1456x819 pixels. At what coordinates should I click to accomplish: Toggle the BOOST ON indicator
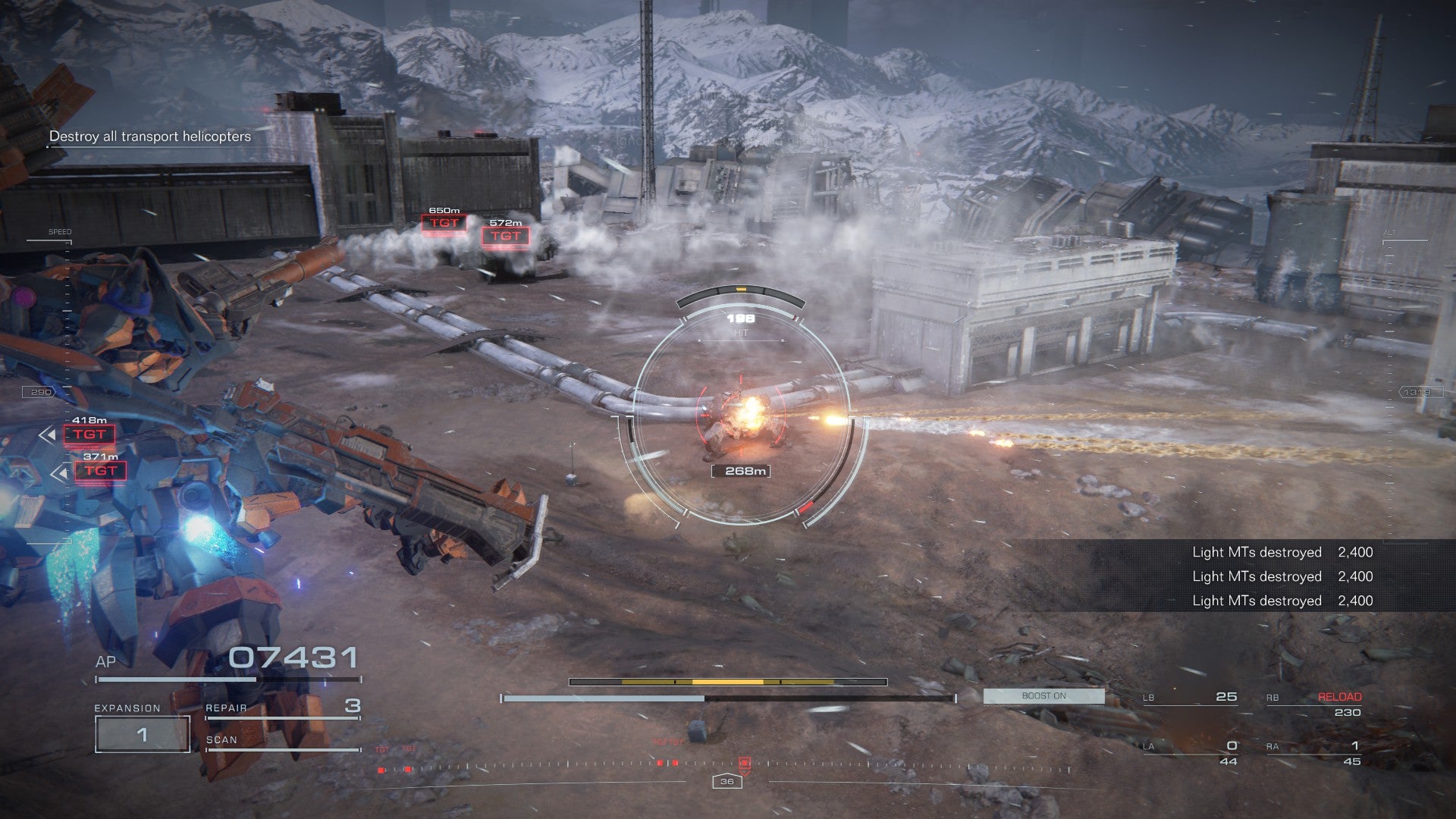[1043, 695]
